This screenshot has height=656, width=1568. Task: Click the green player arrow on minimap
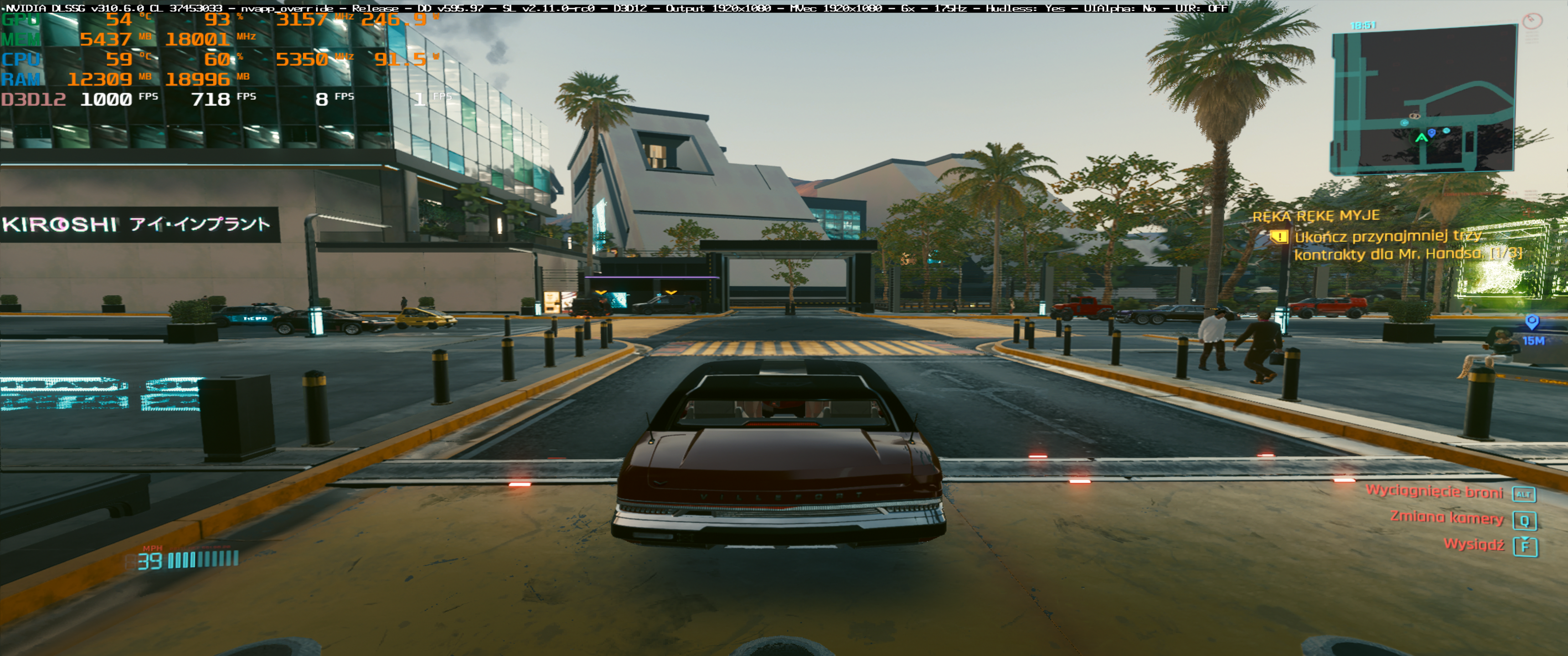(1421, 138)
